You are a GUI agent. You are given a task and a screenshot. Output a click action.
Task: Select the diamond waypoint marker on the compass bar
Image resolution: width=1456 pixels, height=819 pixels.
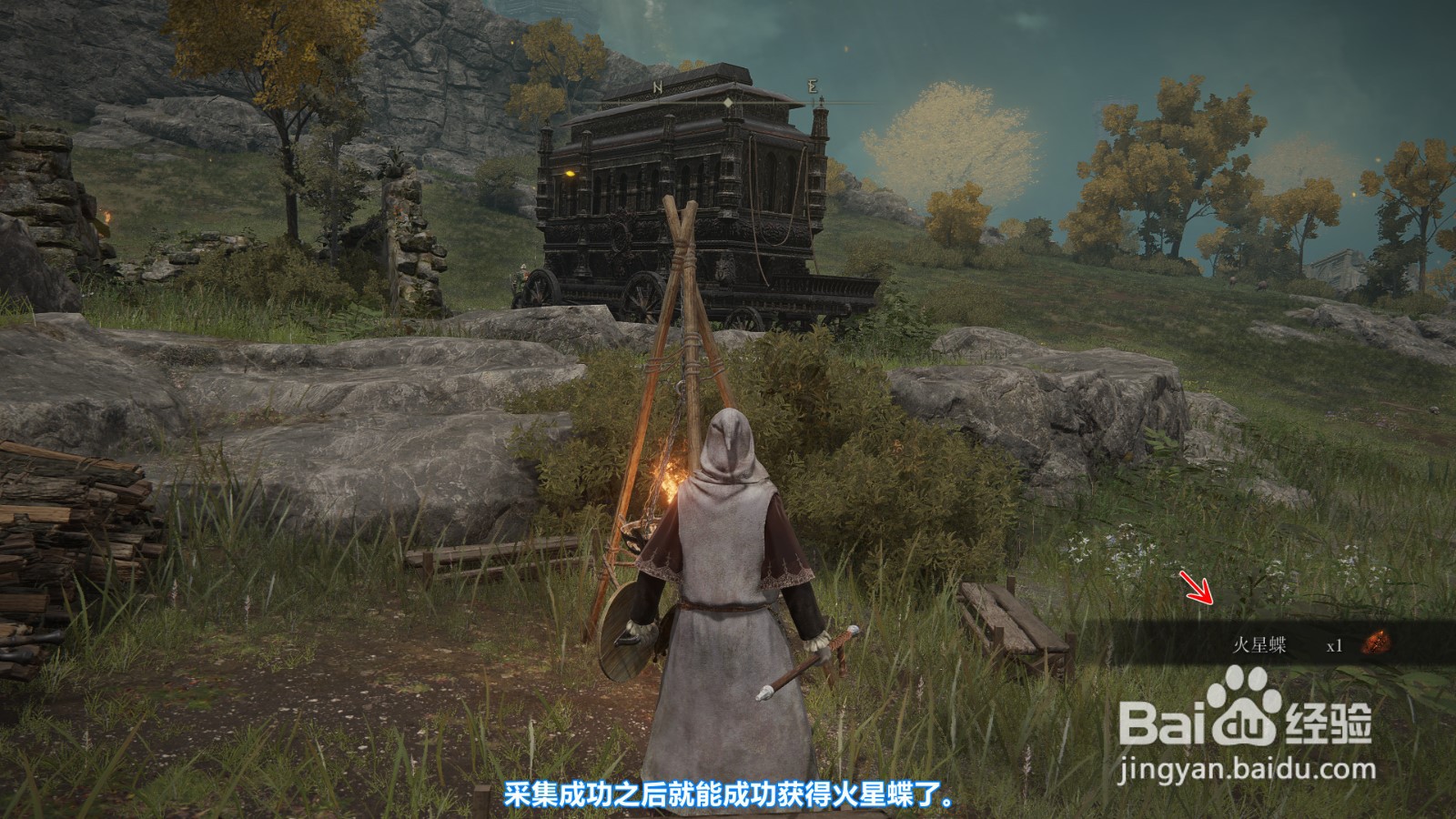(728, 102)
